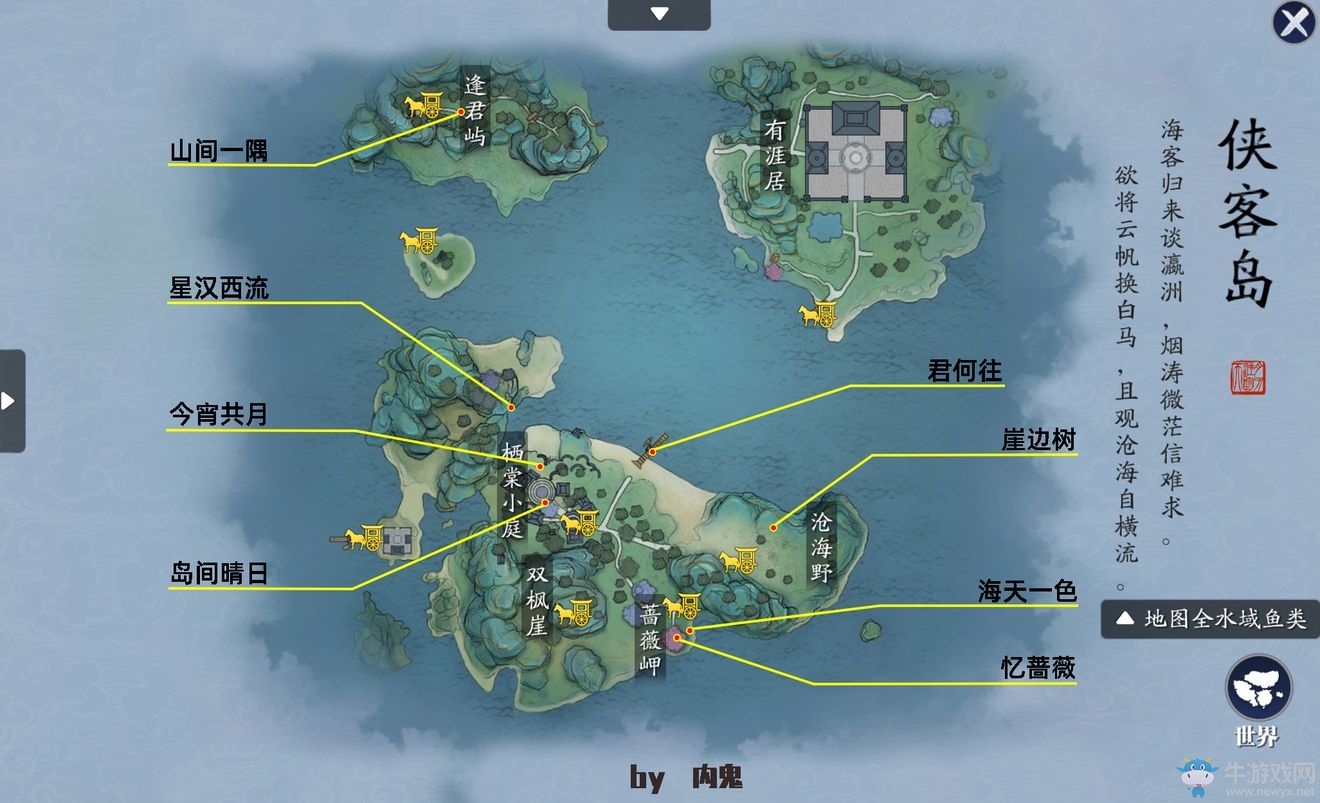Click the triangle on the 地图全水域鱼类 bar
This screenshot has width=1320, height=803.
pyautogui.click(x=1124, y=618)
